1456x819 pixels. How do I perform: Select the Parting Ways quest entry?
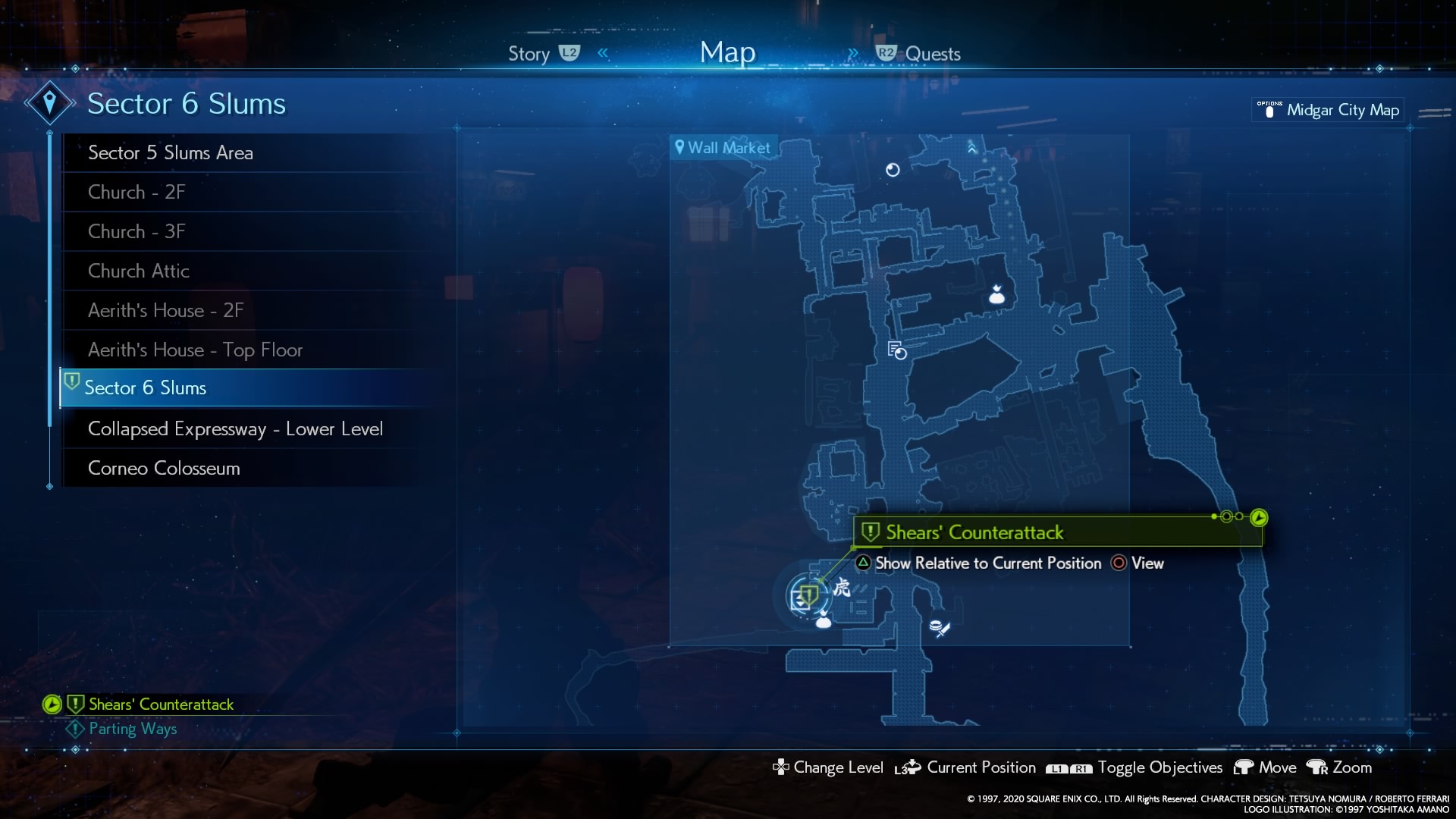(131, 729)
